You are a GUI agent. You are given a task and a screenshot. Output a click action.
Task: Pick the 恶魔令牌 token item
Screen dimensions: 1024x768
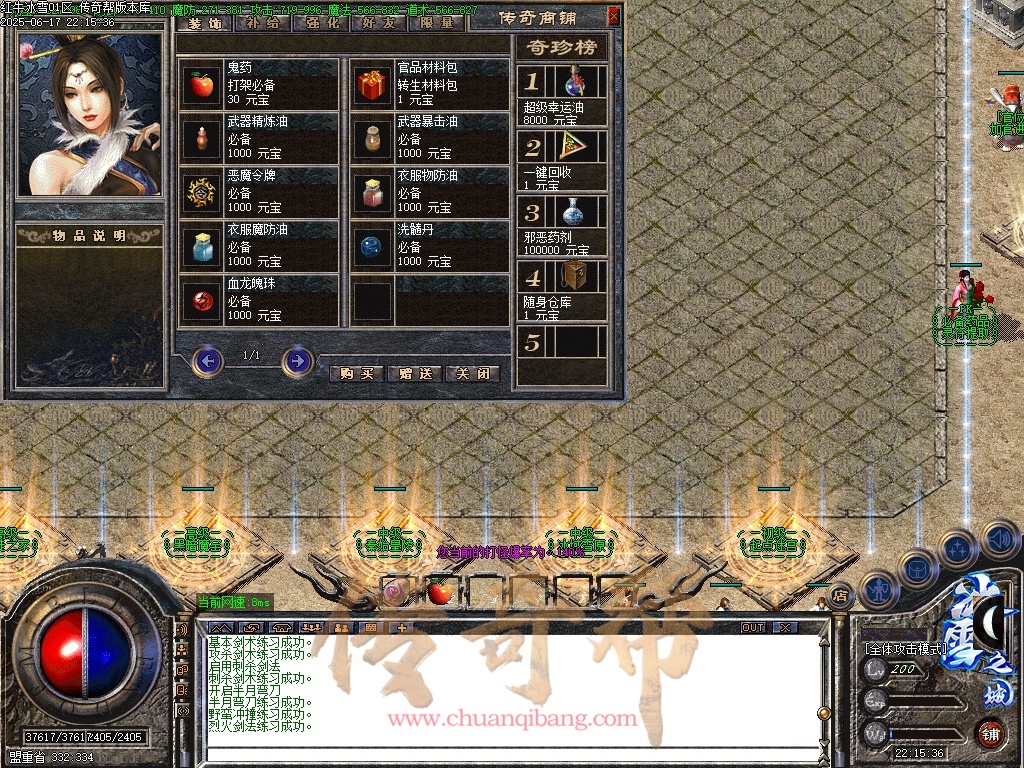pos(203,193)
